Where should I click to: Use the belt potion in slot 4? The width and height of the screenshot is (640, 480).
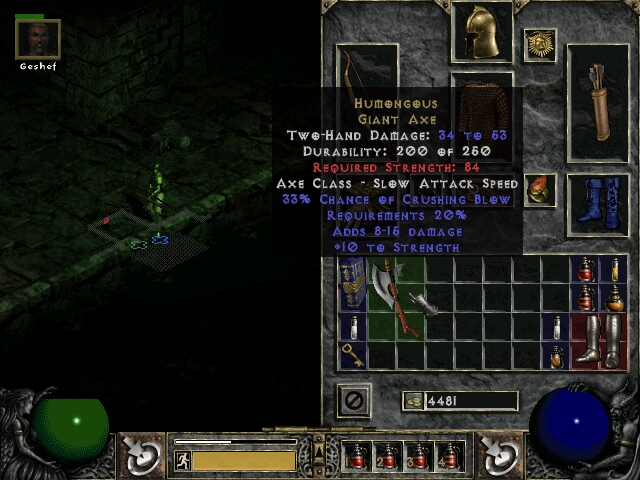click(x=449, y=457)
